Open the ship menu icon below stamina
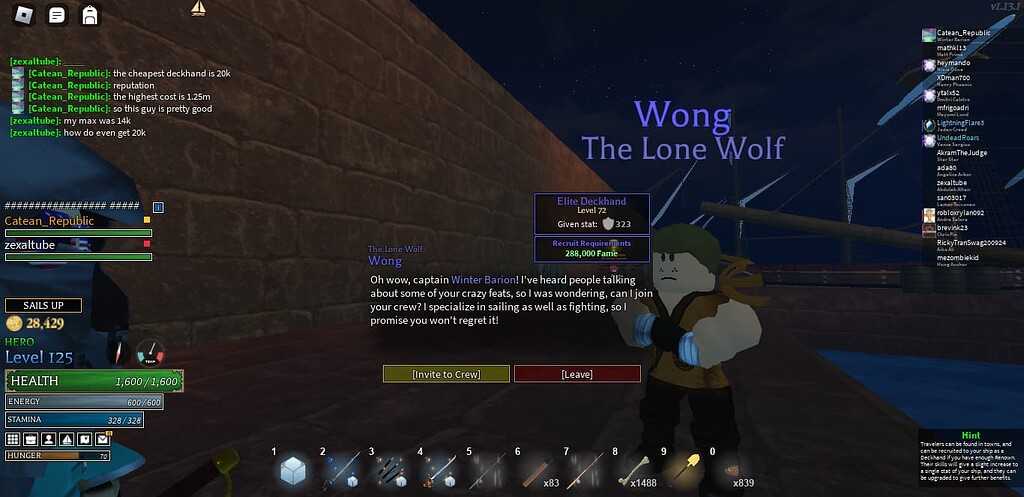Screen dimensions: 1024x497 (66, 439)
